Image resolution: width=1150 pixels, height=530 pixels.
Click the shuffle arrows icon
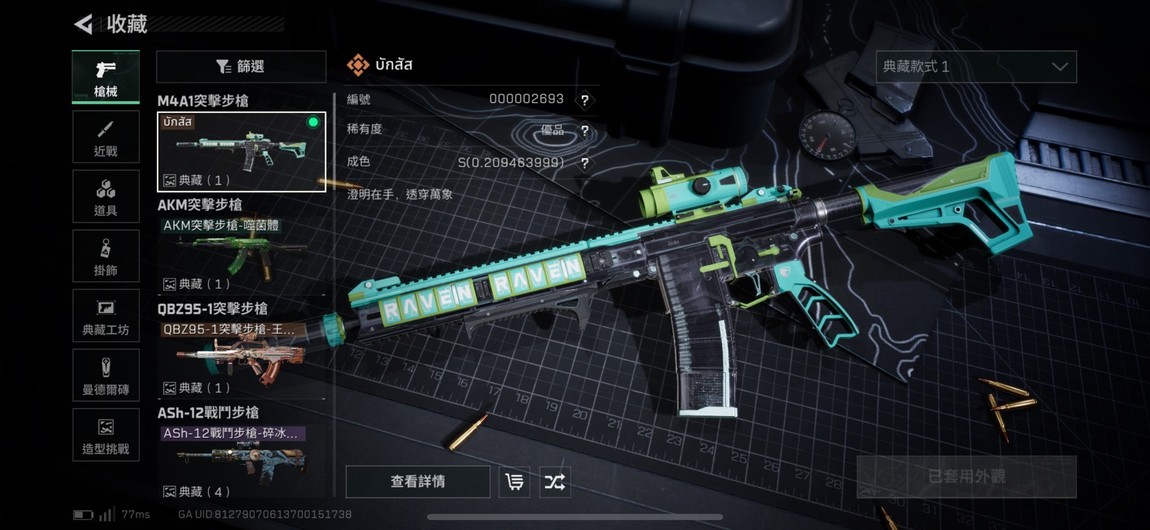[554, 482]
